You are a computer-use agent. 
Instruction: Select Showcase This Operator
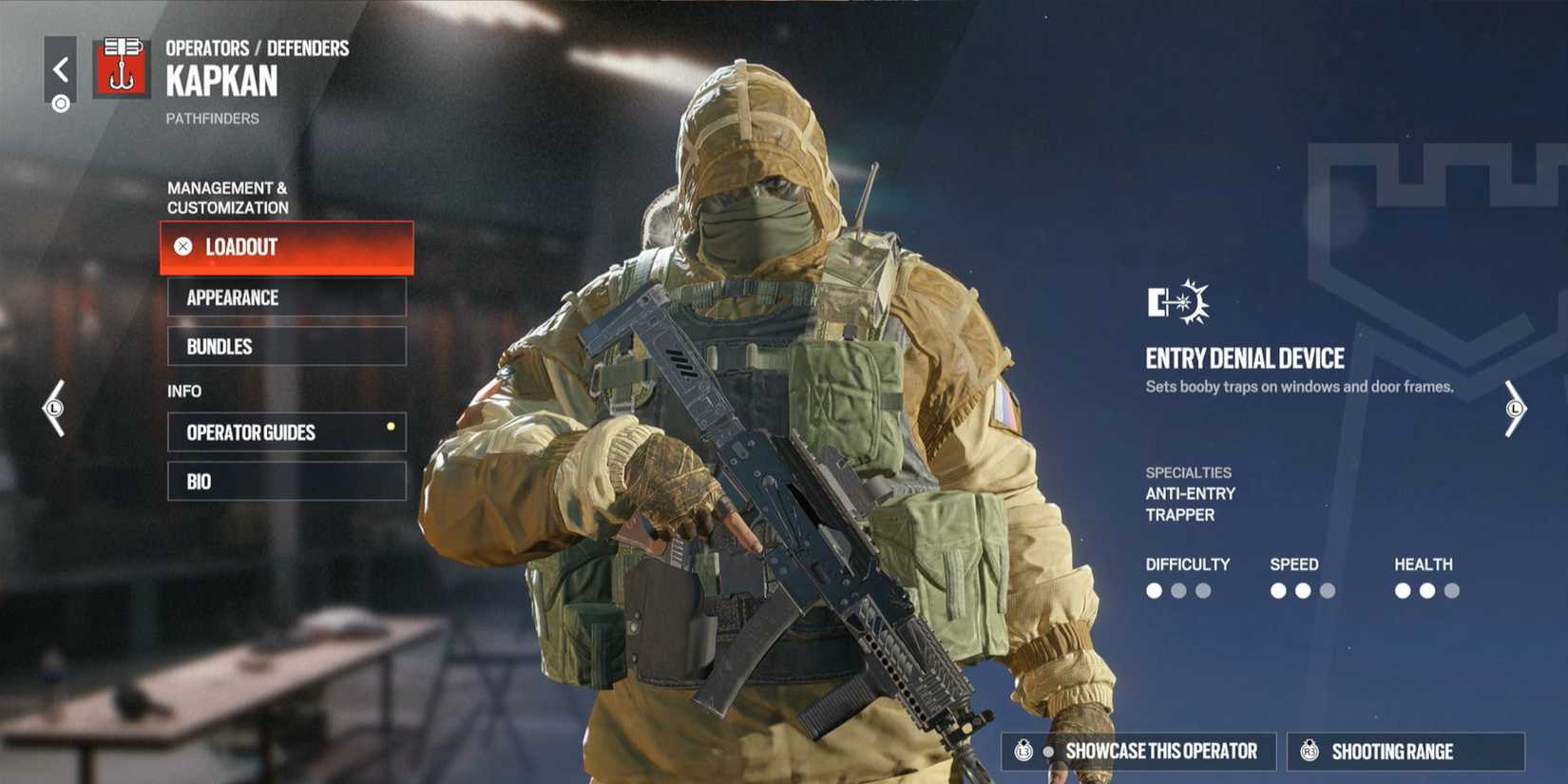pyautogui.click(x=1137, y=751)
